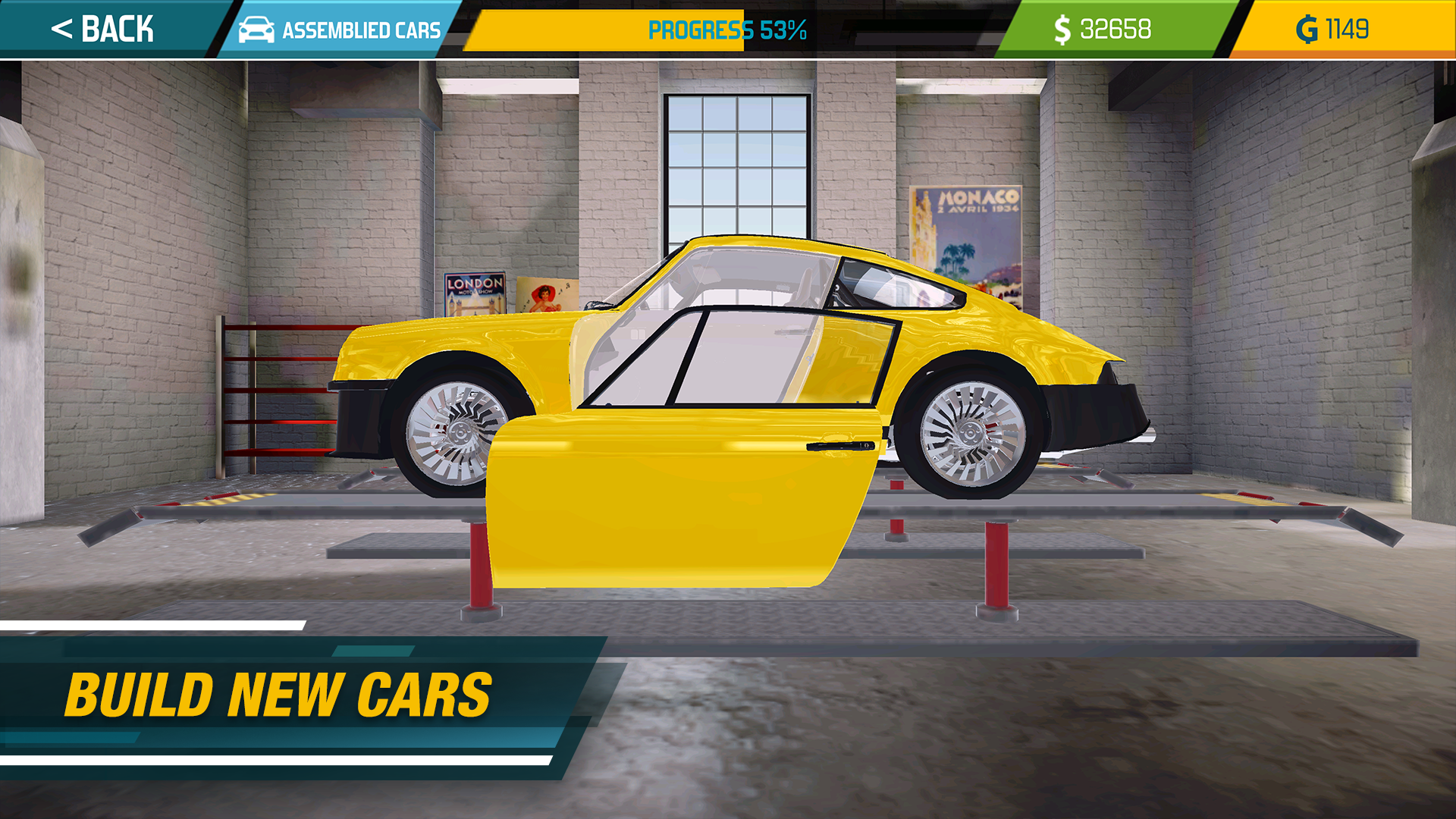The image size is (1456, 819).
Task: Click the car icon on Assembled Cars button
Action: (x=258, y=30)
